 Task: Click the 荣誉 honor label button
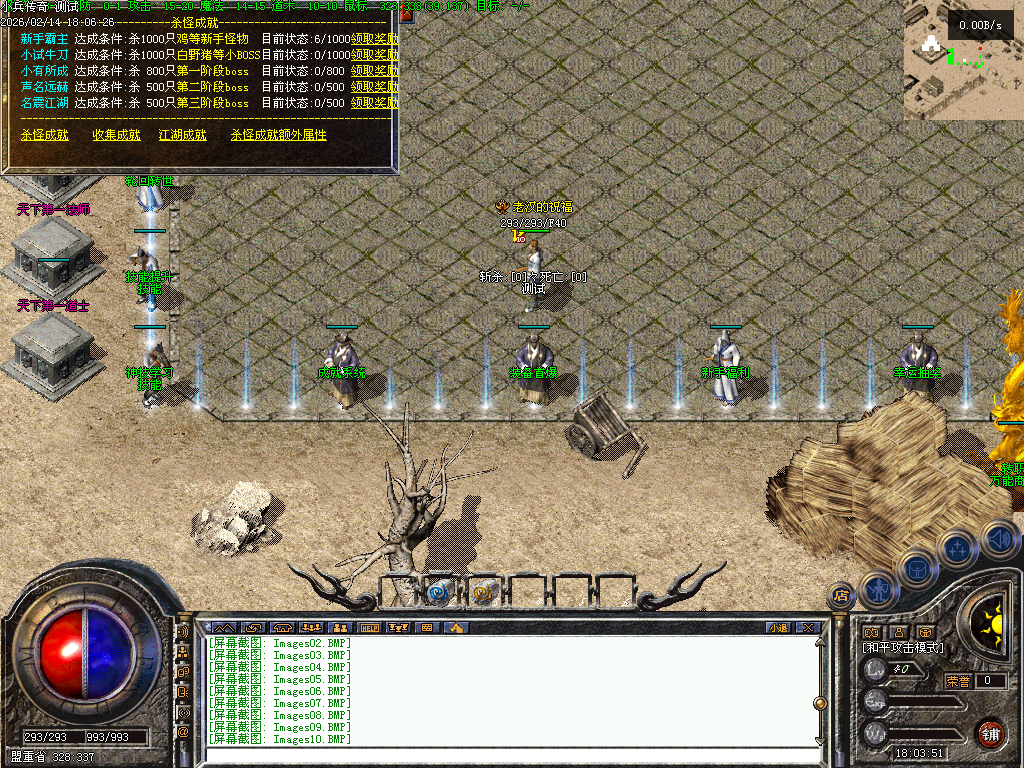point(958,681)
